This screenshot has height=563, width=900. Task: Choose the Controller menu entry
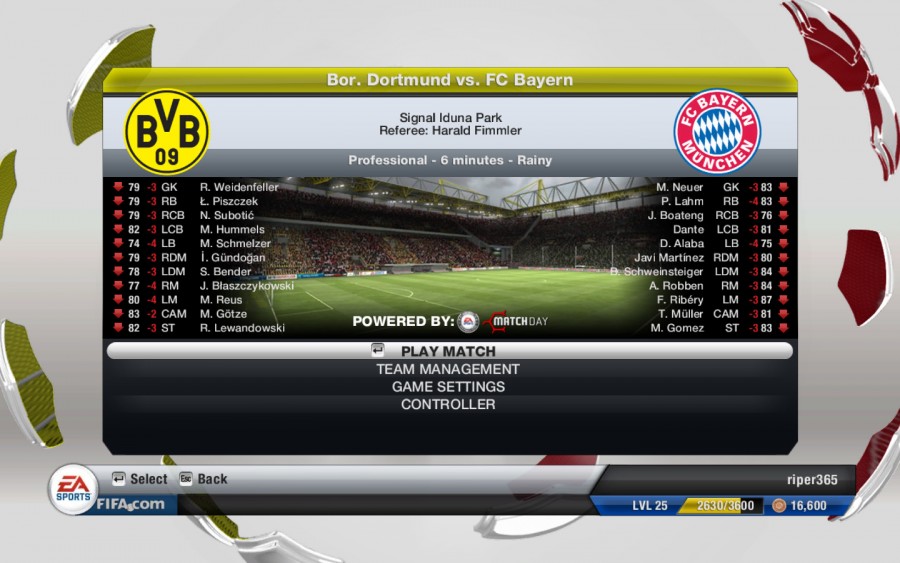pyautogui.click(x=448, y=405)
